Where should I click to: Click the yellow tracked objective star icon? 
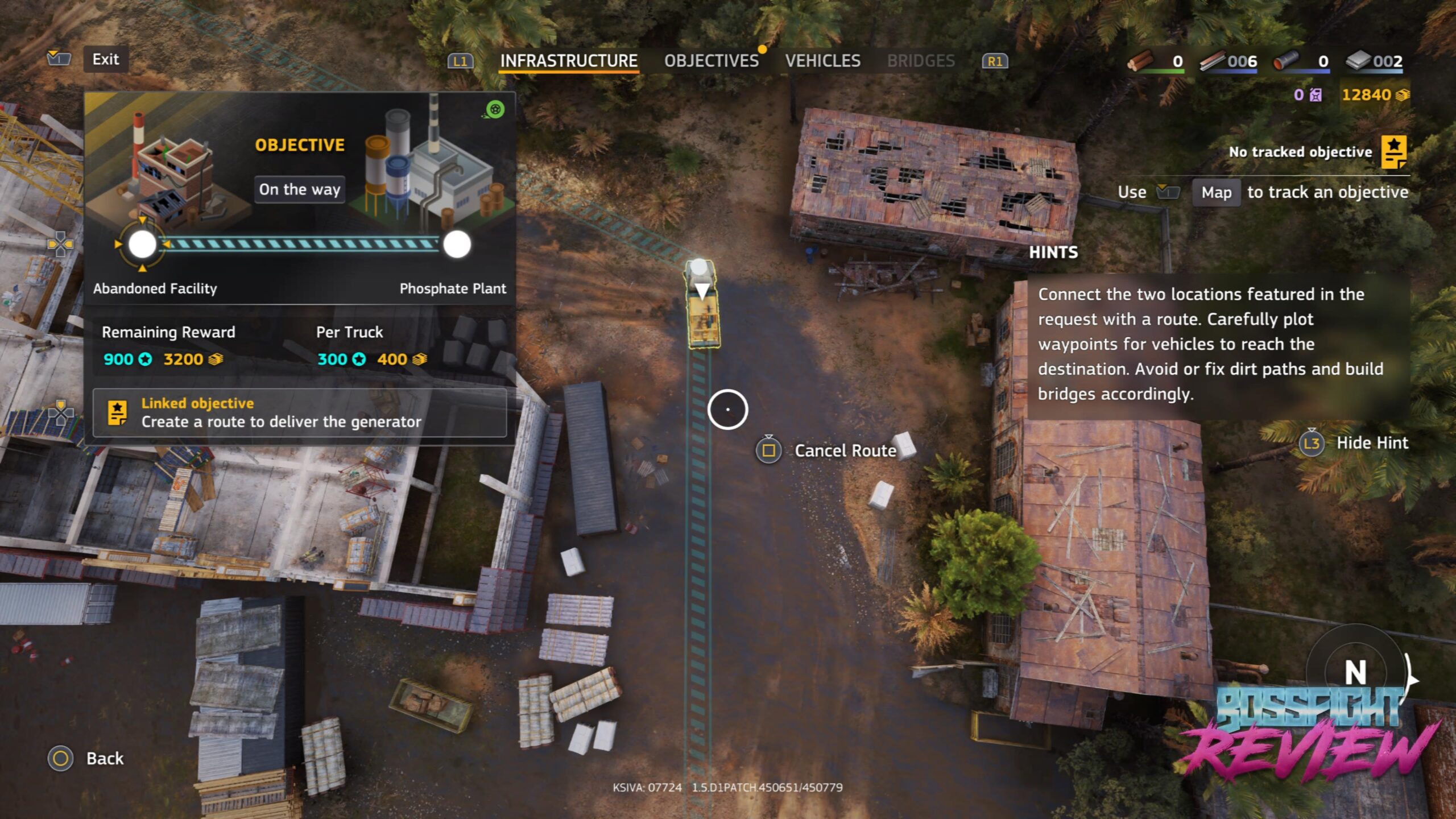(1393, 152)
